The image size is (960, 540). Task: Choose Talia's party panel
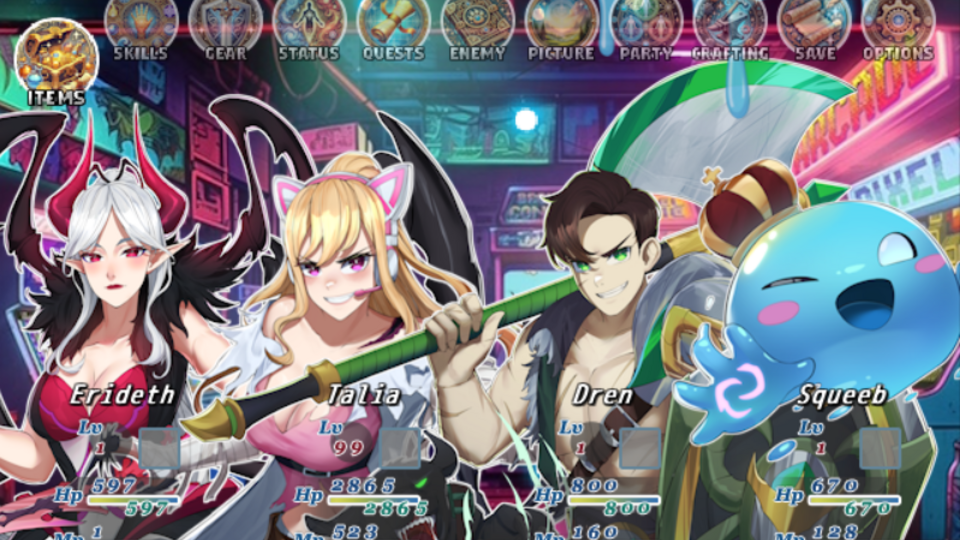[362, 395]
